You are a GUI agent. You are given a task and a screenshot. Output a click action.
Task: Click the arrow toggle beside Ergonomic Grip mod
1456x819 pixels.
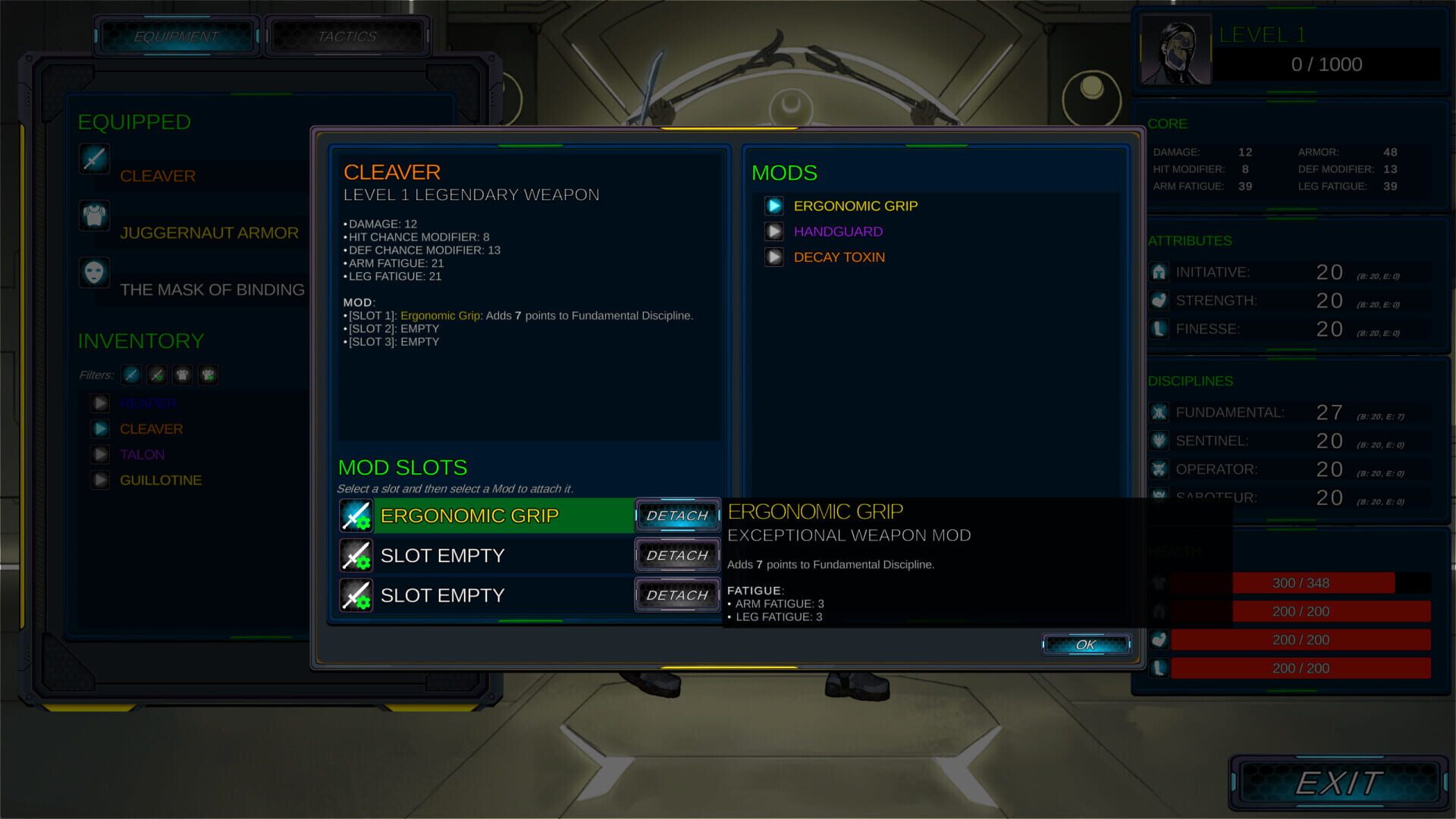point(774,206)
